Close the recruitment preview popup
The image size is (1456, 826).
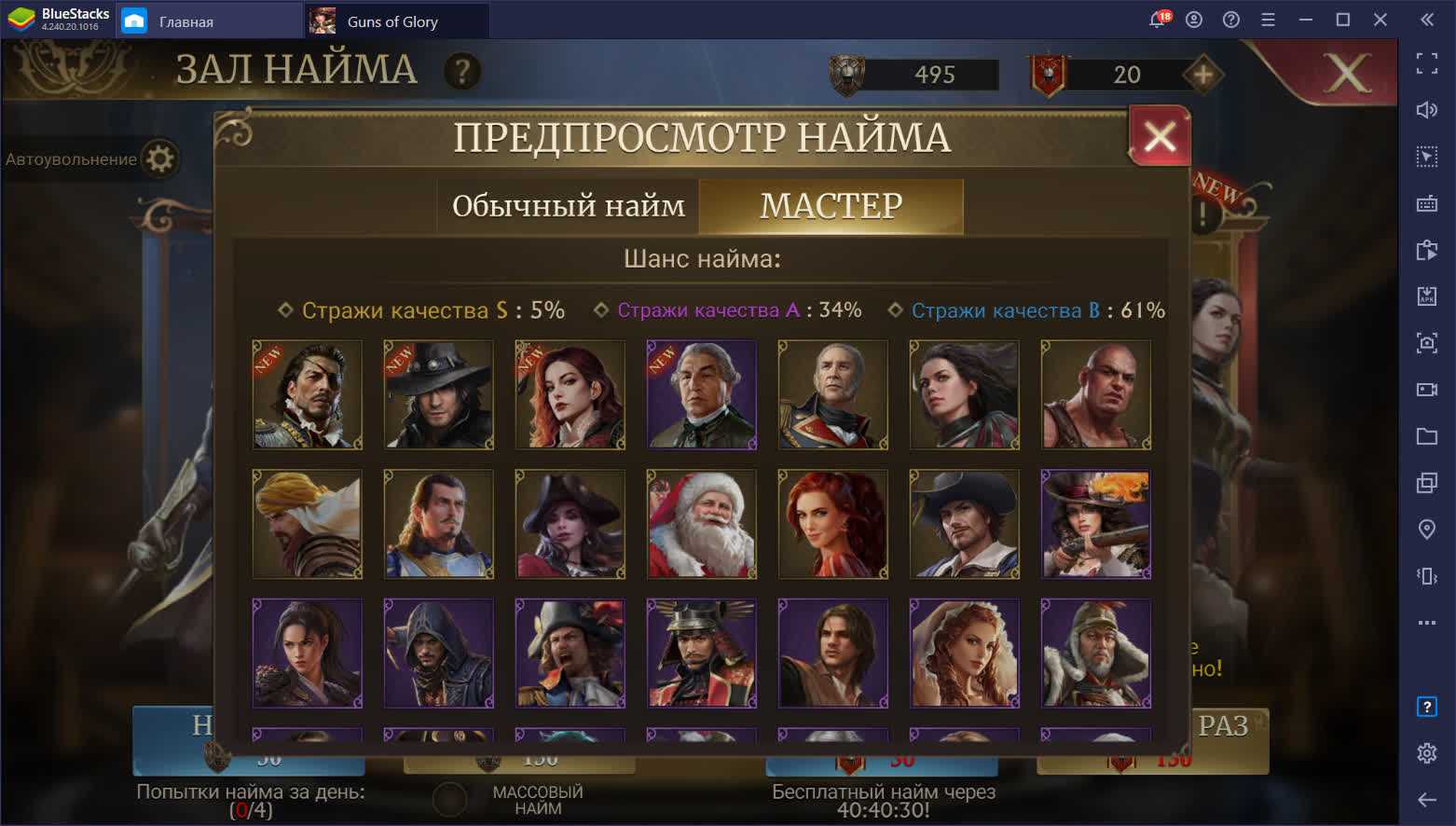1160,137
